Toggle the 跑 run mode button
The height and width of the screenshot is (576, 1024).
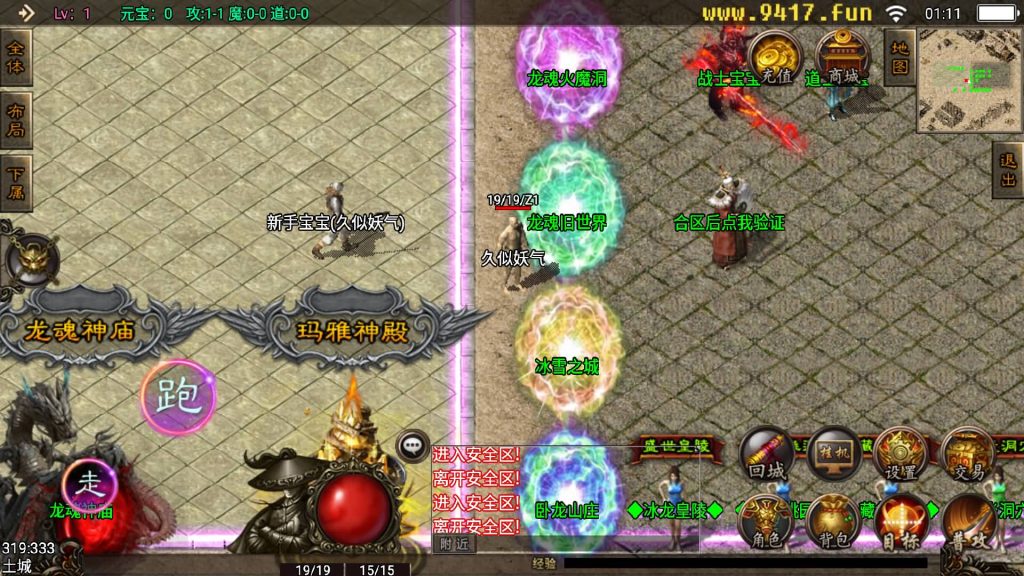click(178, 397)
